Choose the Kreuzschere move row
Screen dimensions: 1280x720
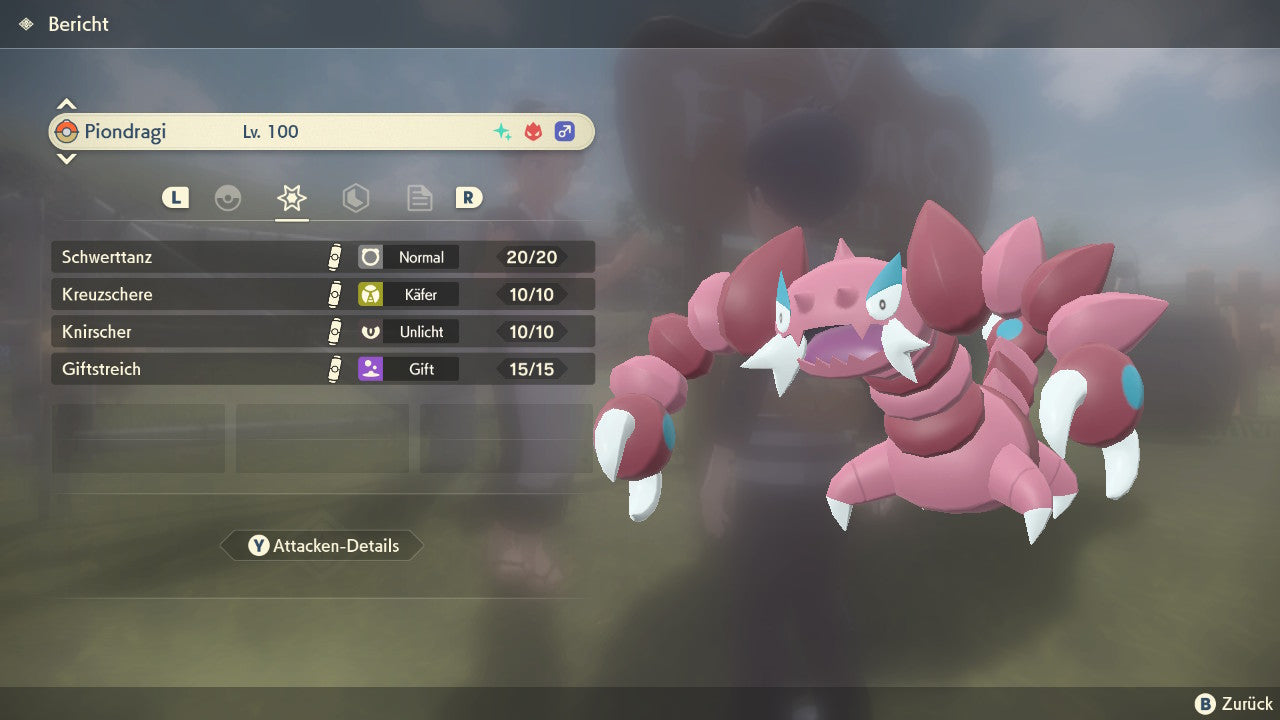tap(322, 294)
